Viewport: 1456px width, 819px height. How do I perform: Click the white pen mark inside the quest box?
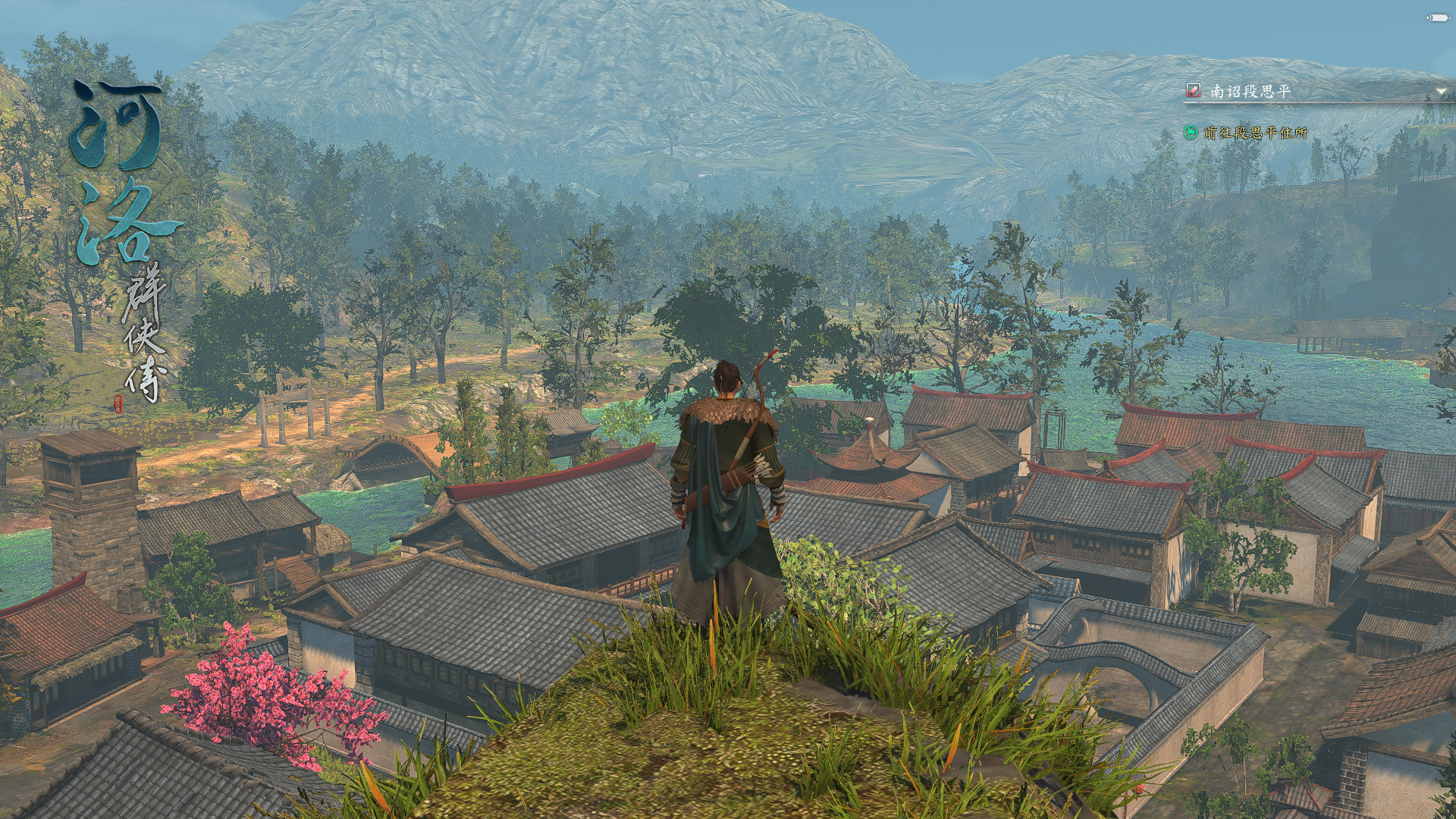(1193, 89)
